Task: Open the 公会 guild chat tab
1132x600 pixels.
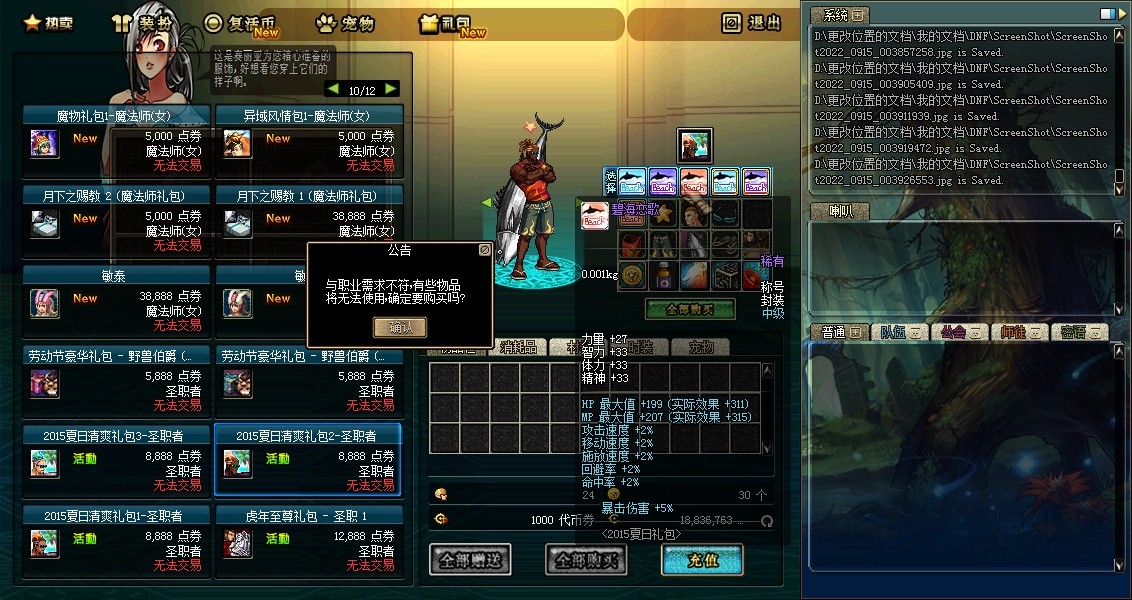Action: pyautogui.click(x=953, y=332)
